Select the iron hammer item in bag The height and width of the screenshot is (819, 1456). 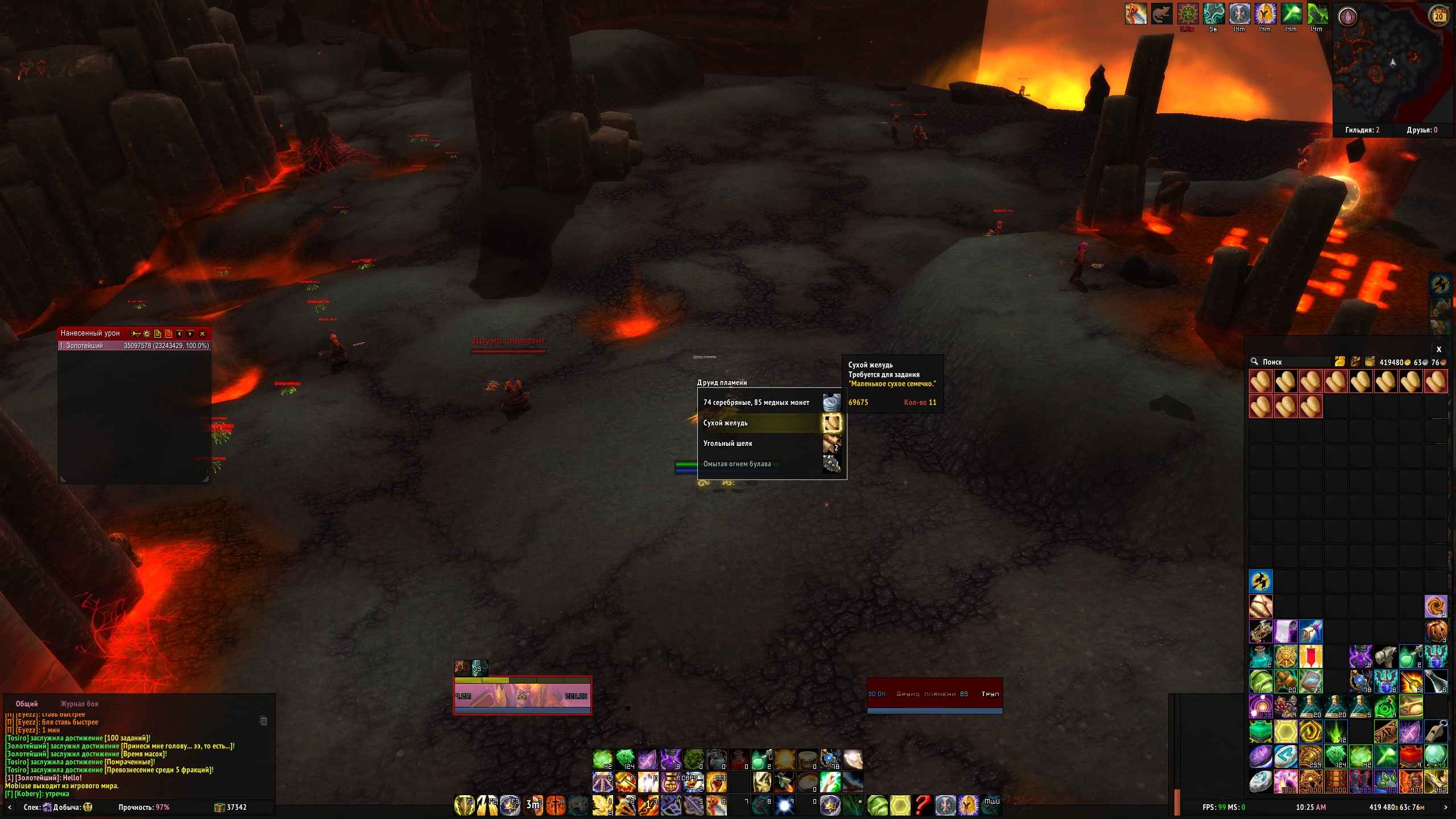(1385, 657)
